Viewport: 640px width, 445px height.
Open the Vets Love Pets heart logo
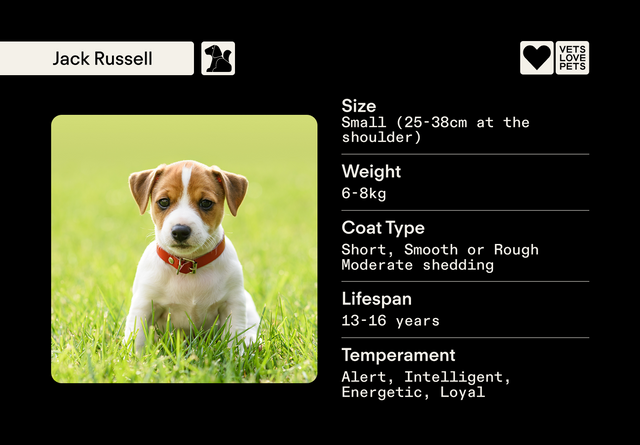click(x=537, y=58)
